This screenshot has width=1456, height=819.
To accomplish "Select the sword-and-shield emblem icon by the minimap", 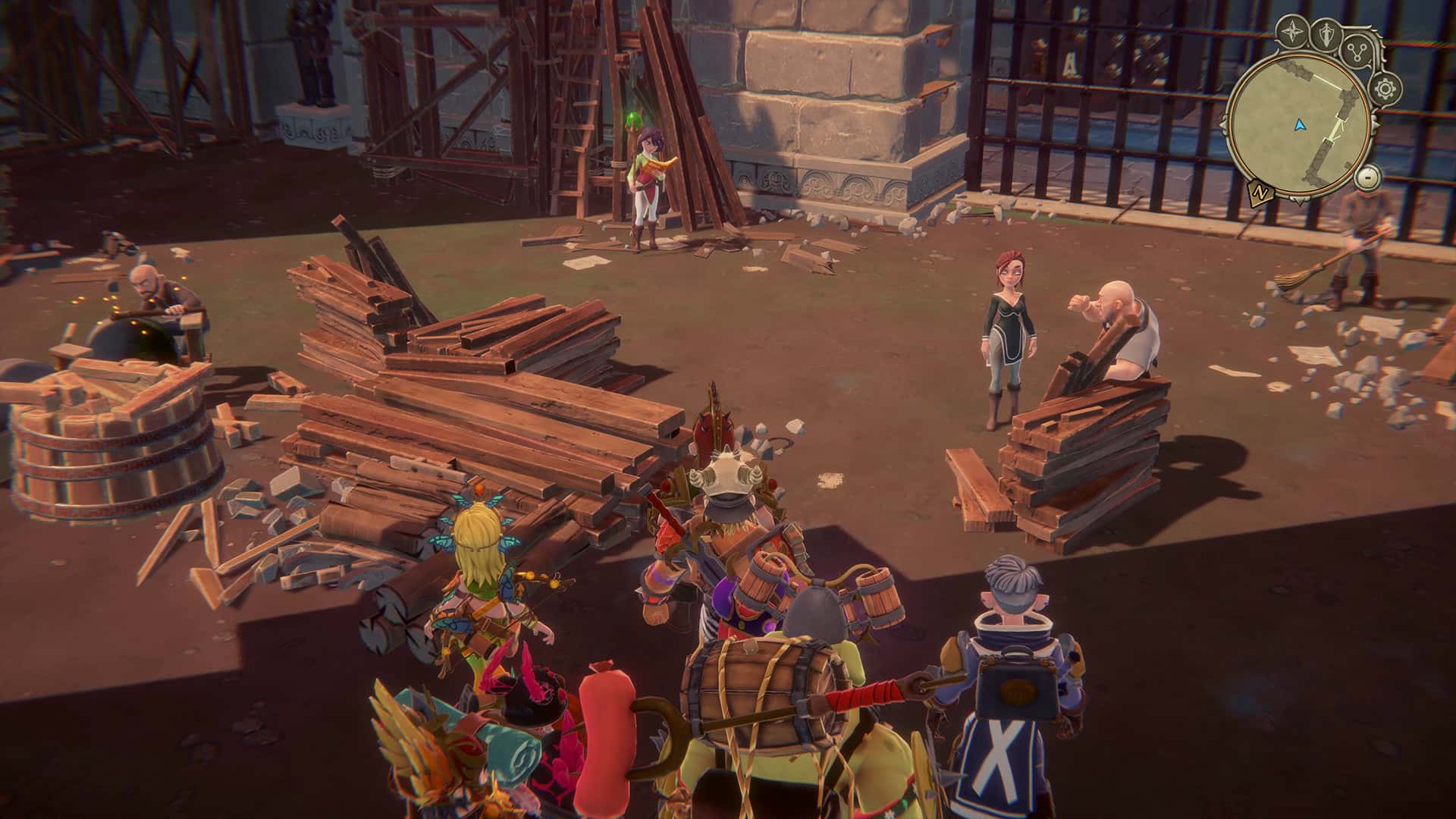I will click(x=1326, y=35).
